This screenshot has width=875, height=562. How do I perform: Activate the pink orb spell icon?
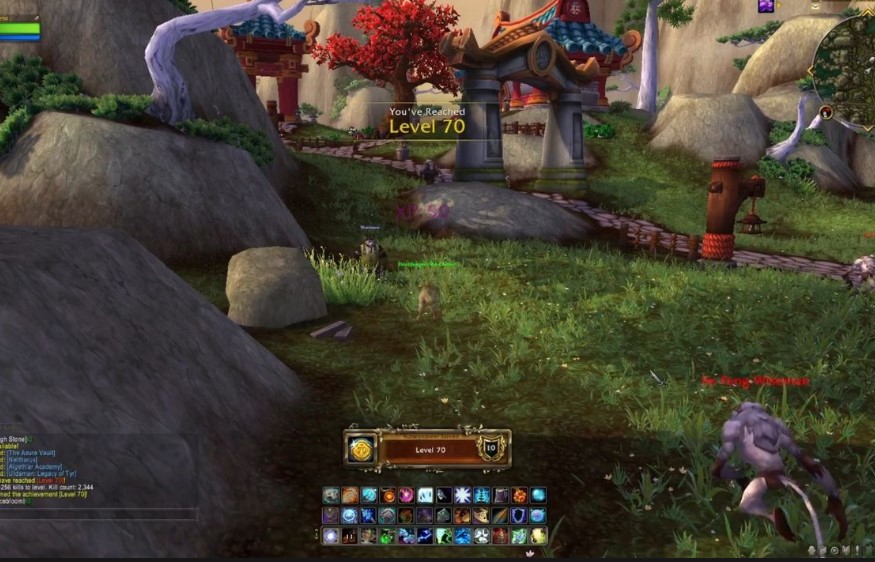406,495
